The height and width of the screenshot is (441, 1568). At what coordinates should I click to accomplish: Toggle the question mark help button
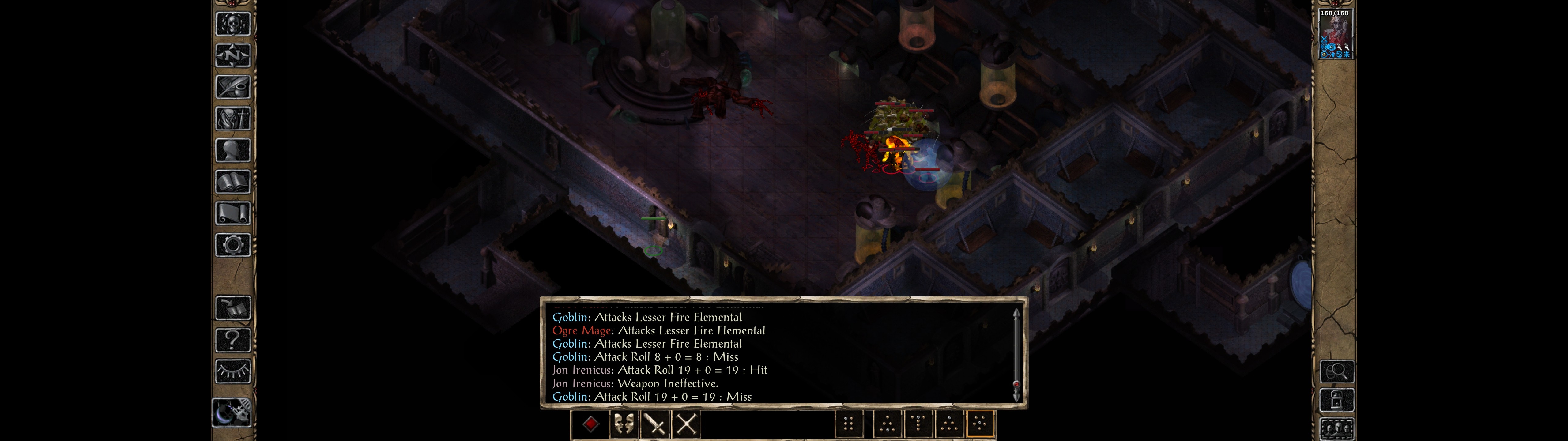coord(232,339)
